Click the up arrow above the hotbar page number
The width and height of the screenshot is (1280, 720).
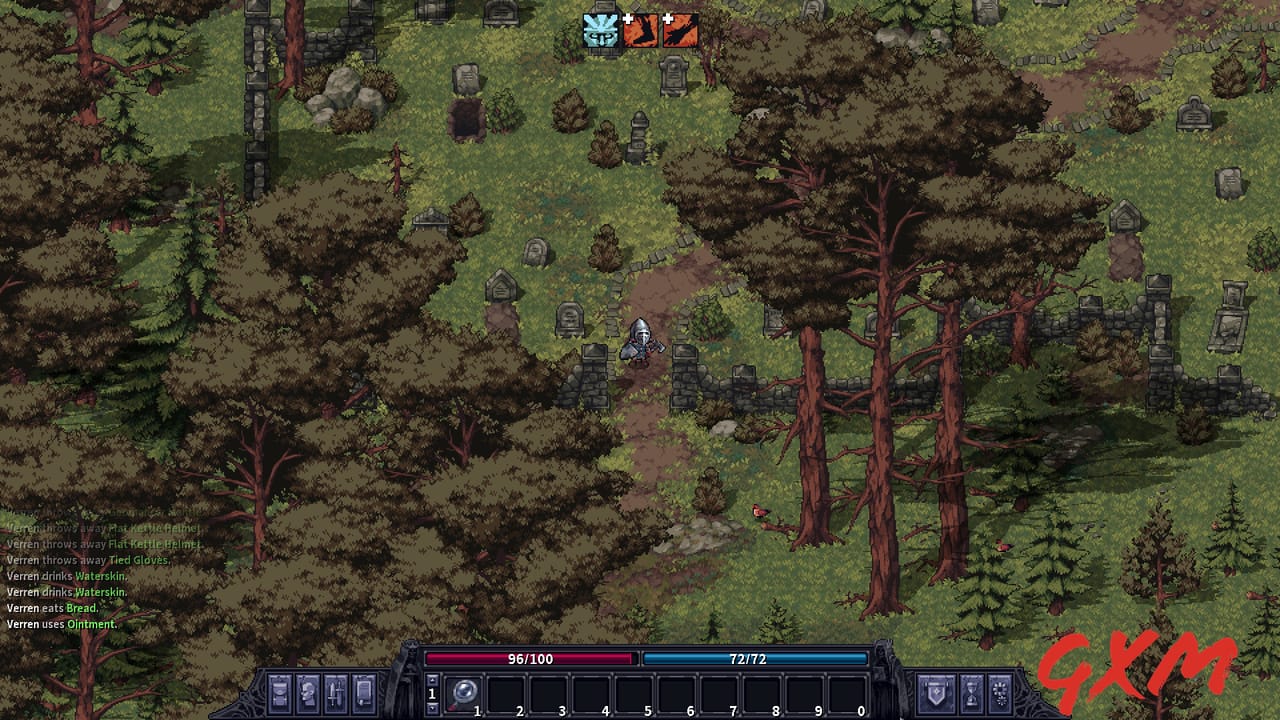tap(433, 681)
